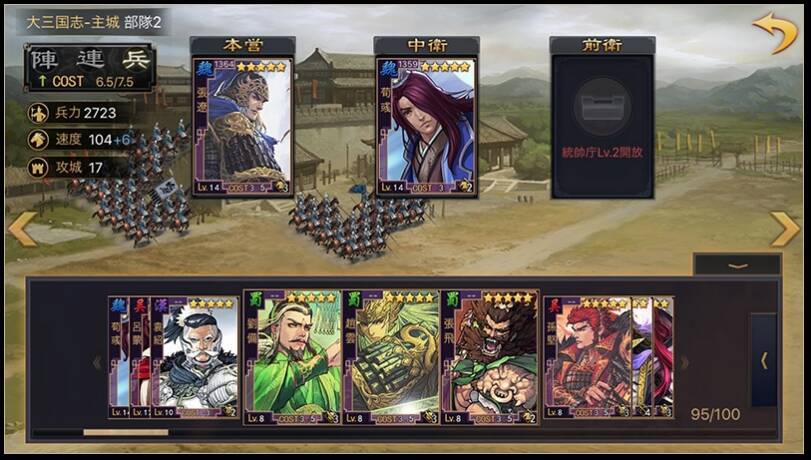Collapse the general roster panel
Viewport: 811px width, 460px height.
click(738, 265)
